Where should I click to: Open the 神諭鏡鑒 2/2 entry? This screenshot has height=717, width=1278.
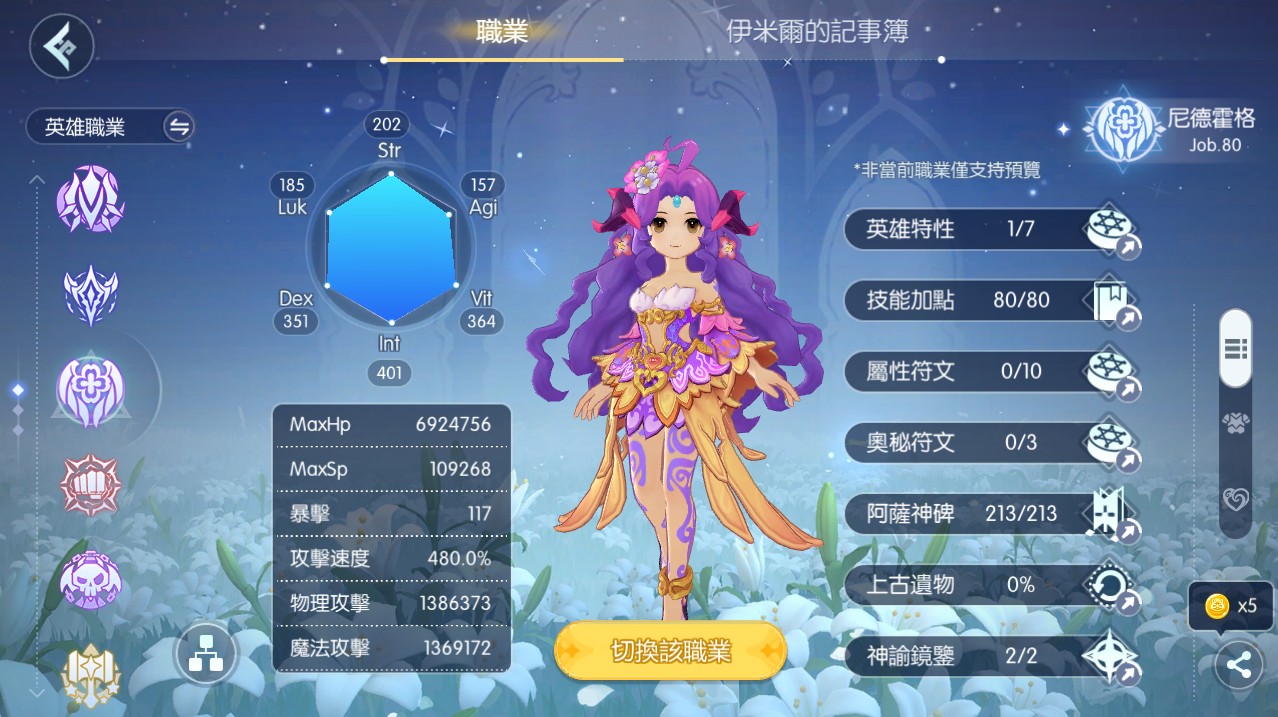tap(992, 656)
